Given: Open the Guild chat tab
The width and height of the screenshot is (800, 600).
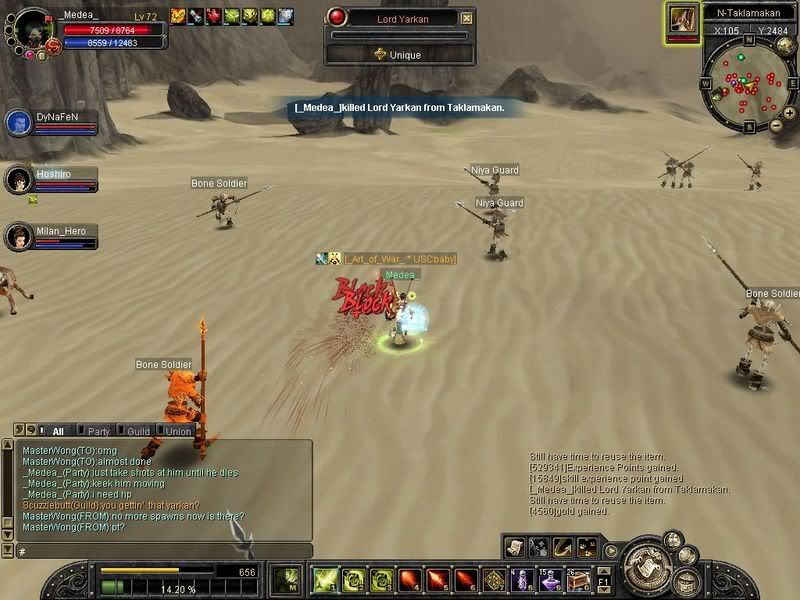Looking at the screenshot, I should coord(136,431).
